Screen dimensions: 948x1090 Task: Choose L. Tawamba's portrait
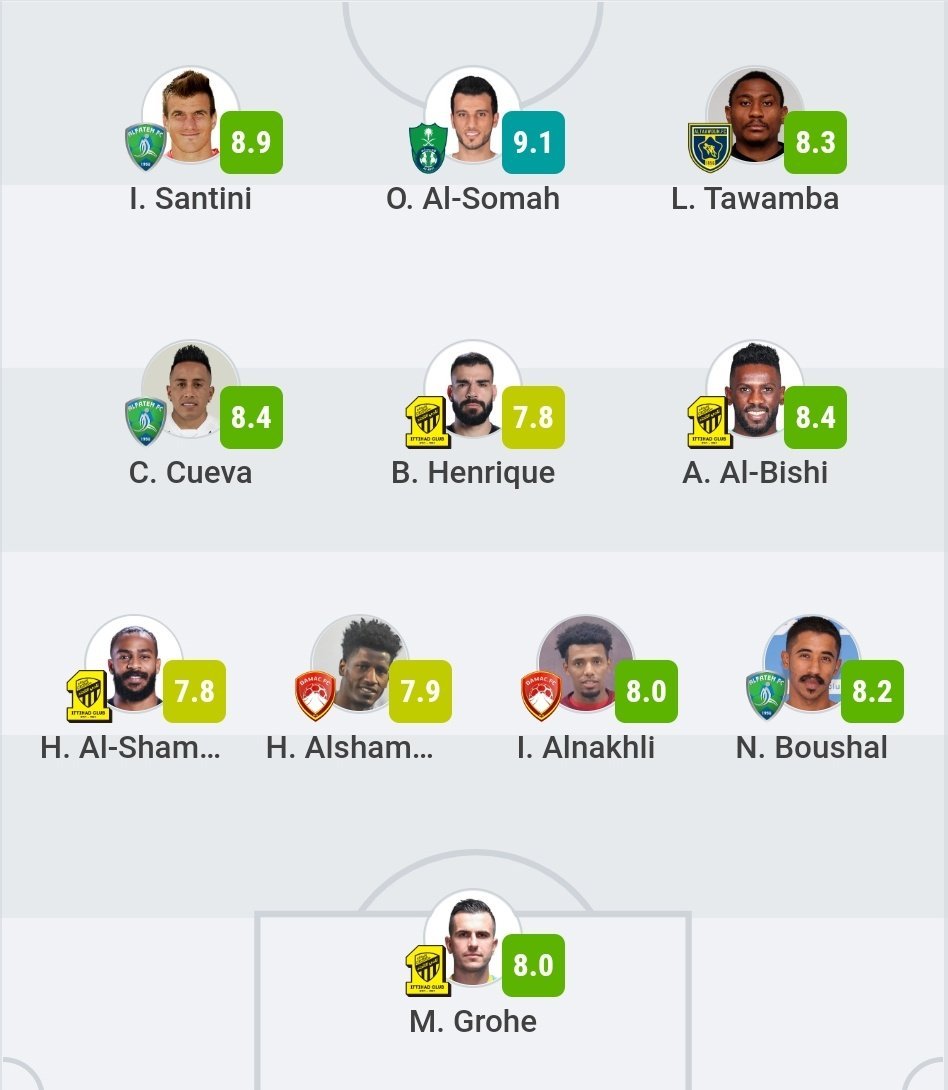pyautogui.click(x=755, y=115)
